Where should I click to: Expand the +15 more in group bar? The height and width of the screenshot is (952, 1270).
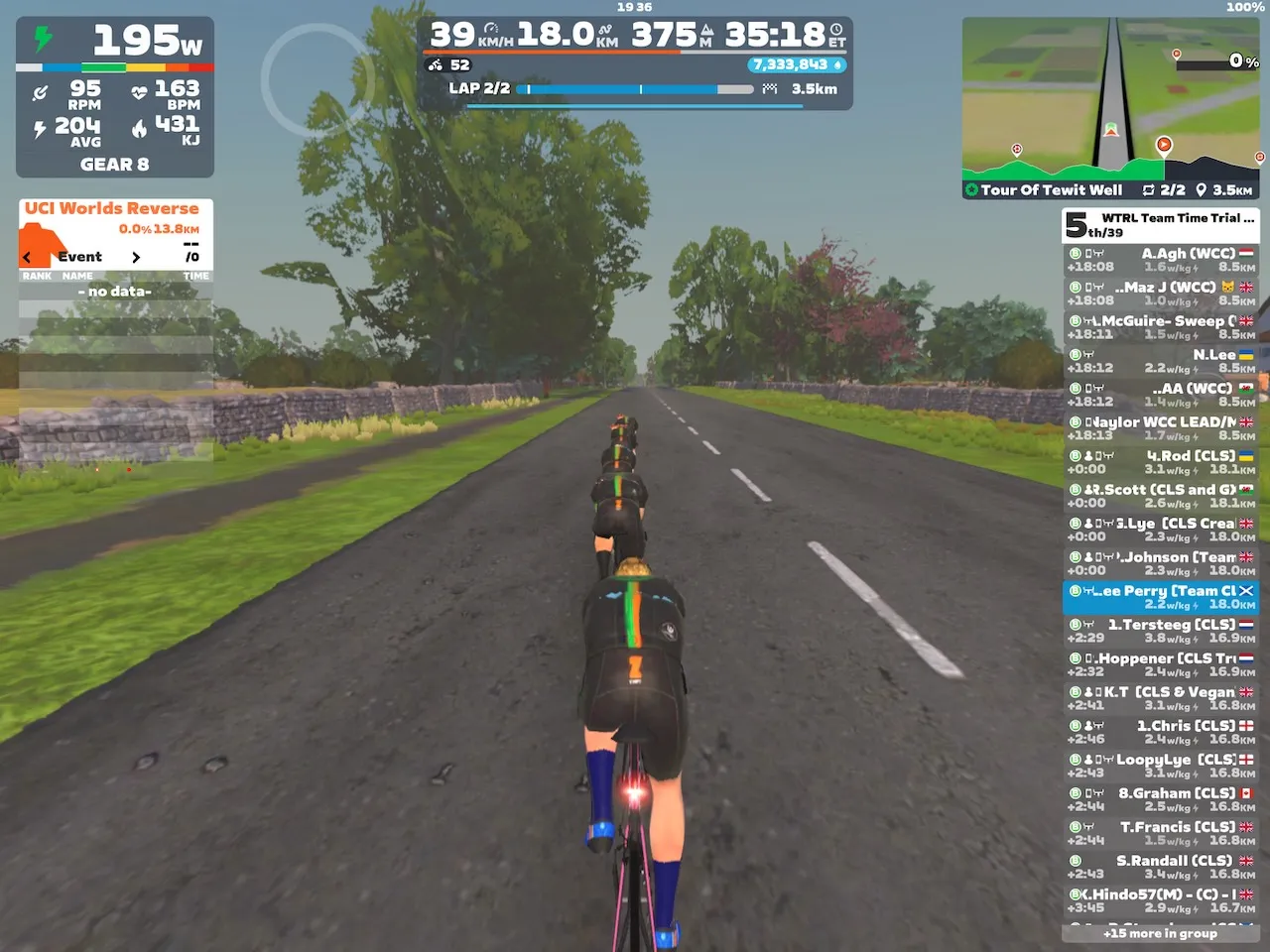(1161, 933)
